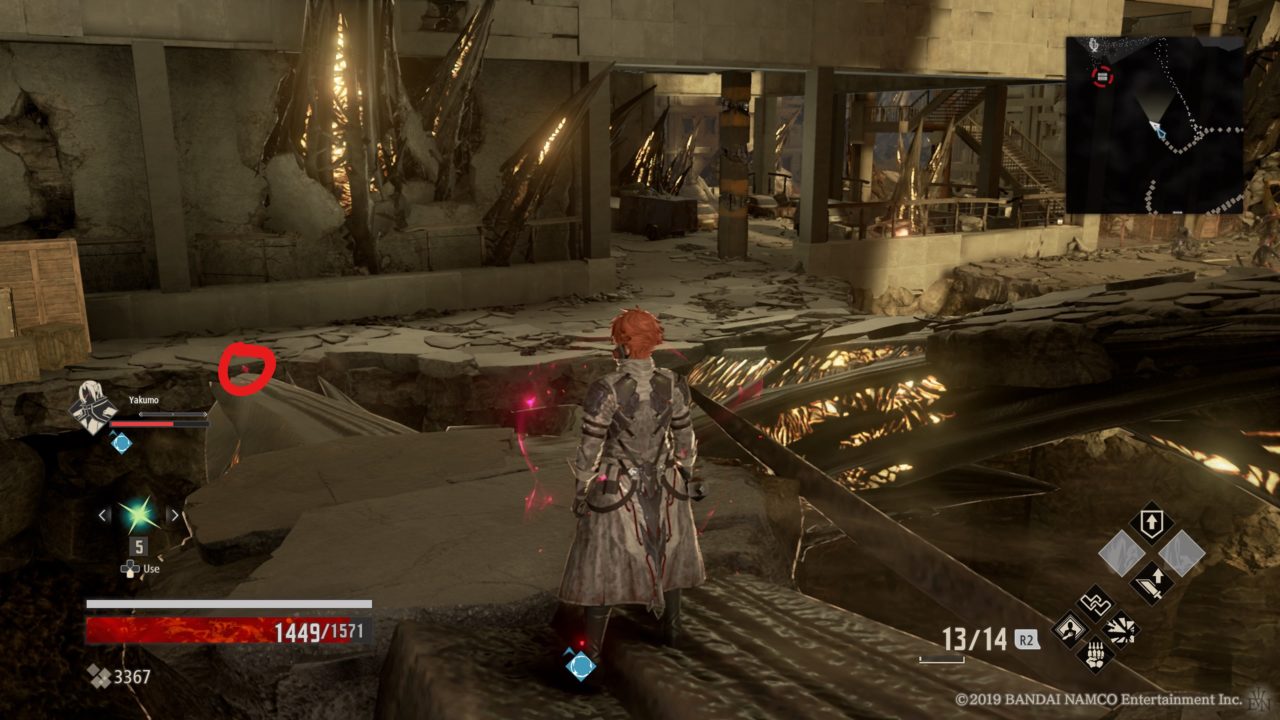Activate the shield with up-arrow gift
The height and width of the screenshot is (720, 1280).
pos(1152,523)
